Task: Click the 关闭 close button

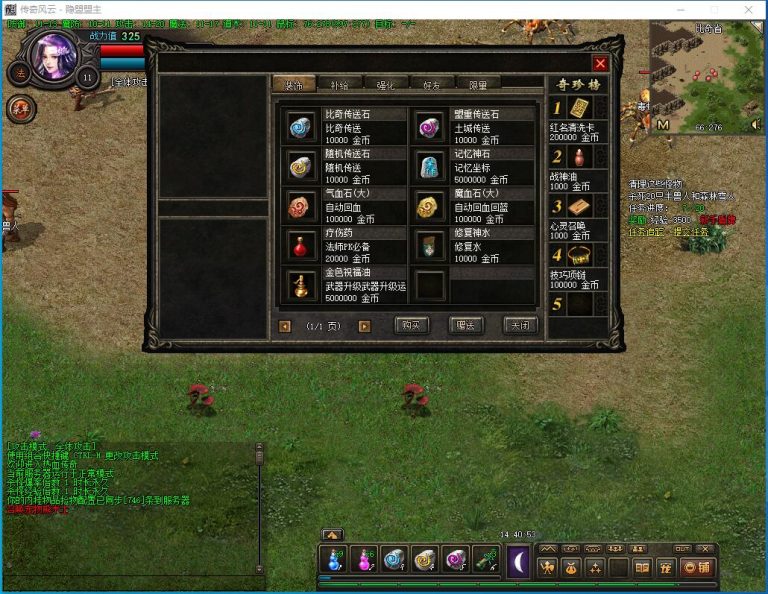Action: (517, 325)
